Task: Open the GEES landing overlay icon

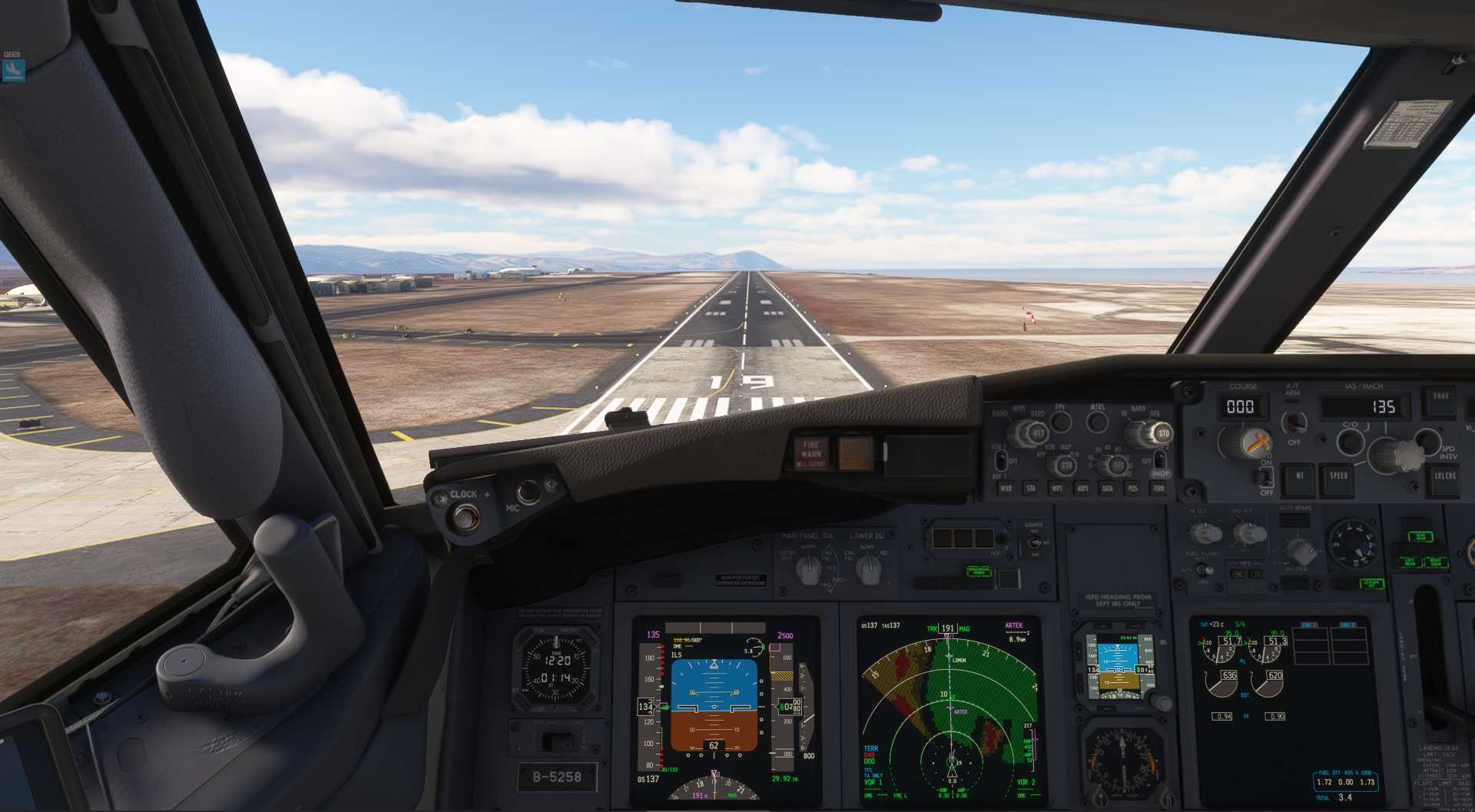Action: pos(13,70)
